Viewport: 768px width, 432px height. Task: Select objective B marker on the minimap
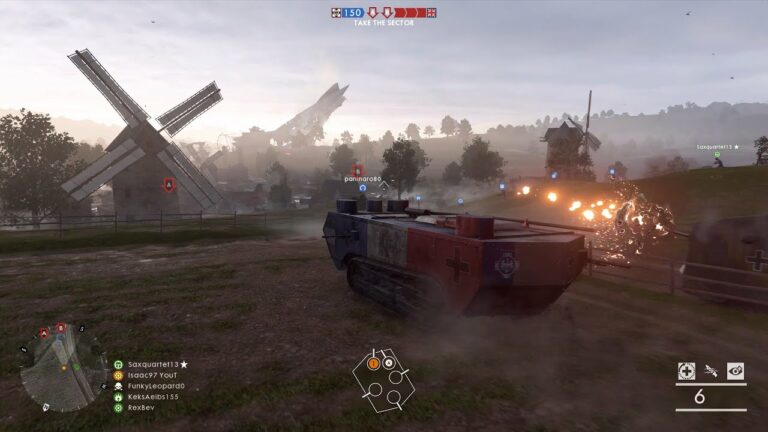pyautogui.click(x=61, y=328)
